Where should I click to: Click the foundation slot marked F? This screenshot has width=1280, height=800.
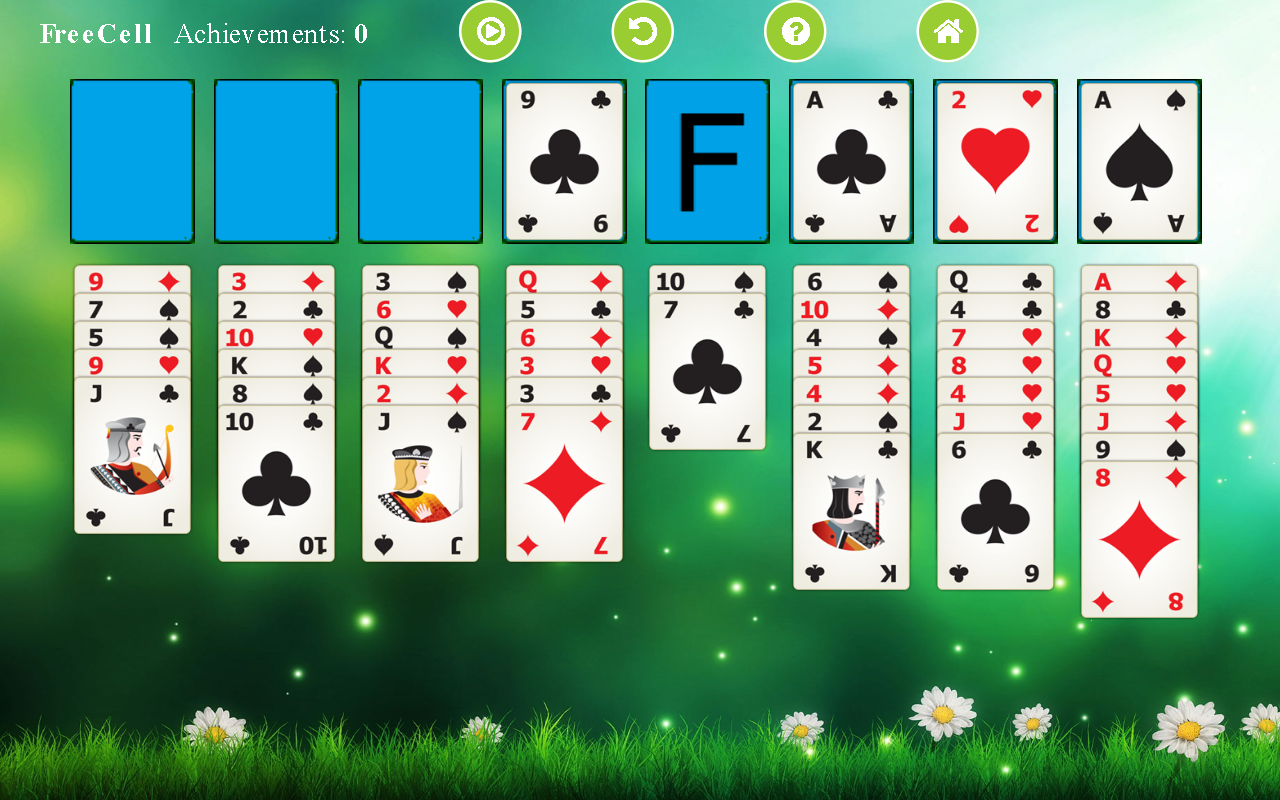(x=707, y=160)
